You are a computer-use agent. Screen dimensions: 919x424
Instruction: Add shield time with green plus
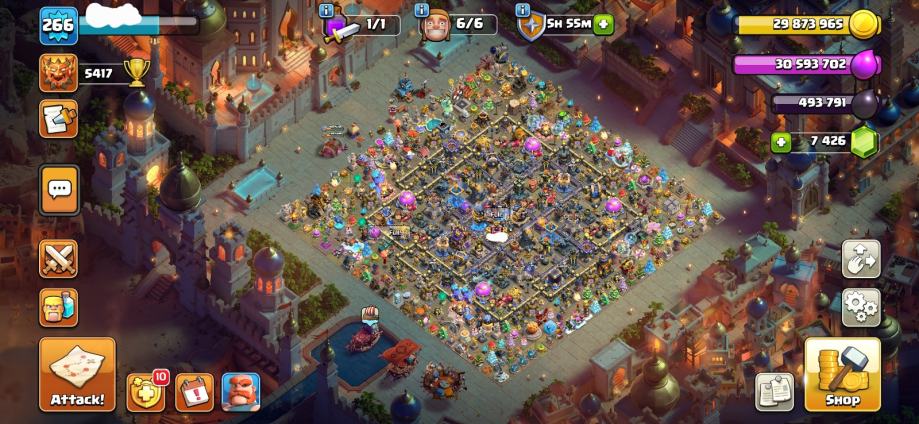pyautogui.click(x=603, y=24)
